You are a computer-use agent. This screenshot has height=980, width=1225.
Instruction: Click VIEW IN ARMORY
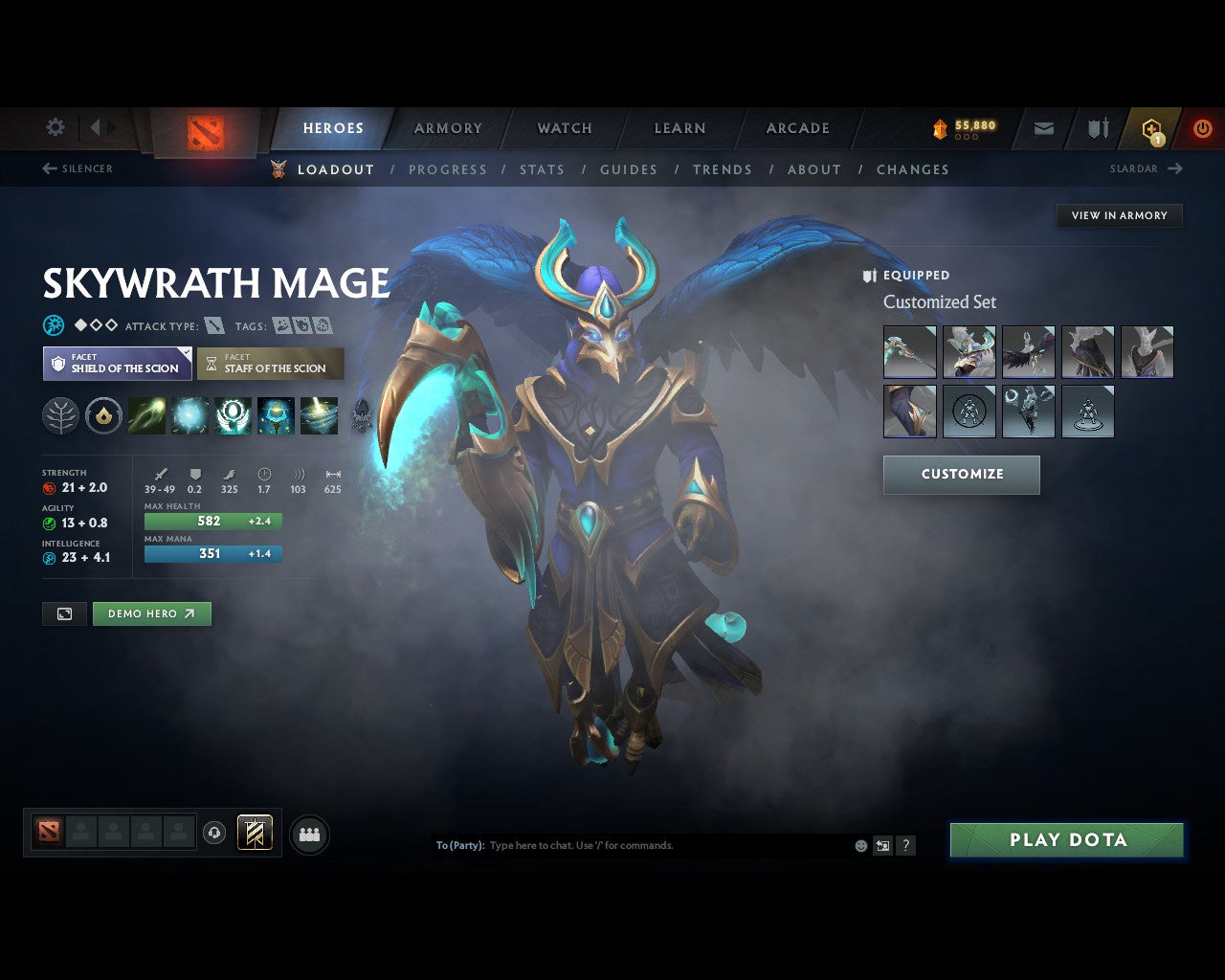(1119, 215)
